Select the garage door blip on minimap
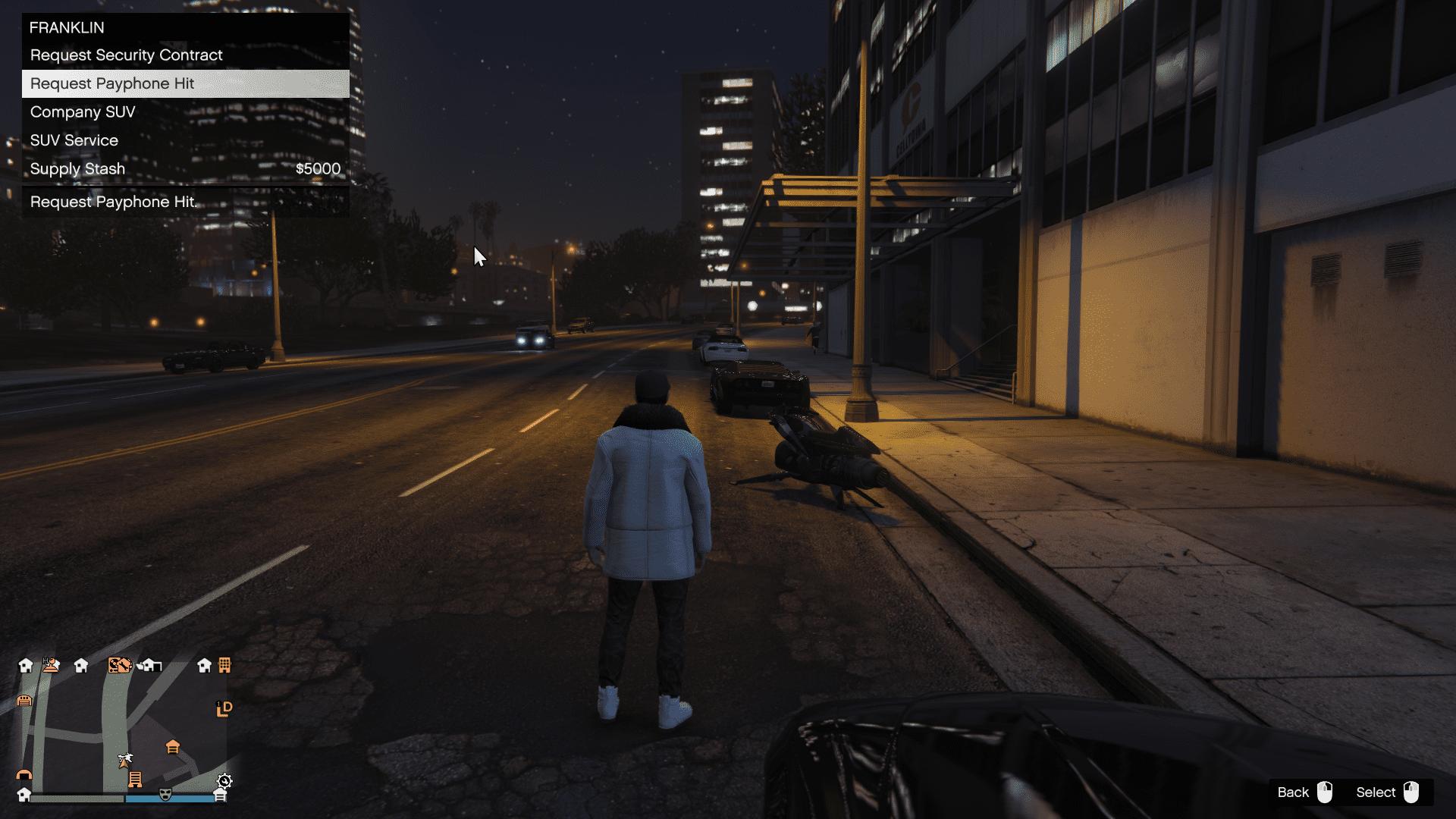This screenshot has height=819, width=1456. coord(24,700)
